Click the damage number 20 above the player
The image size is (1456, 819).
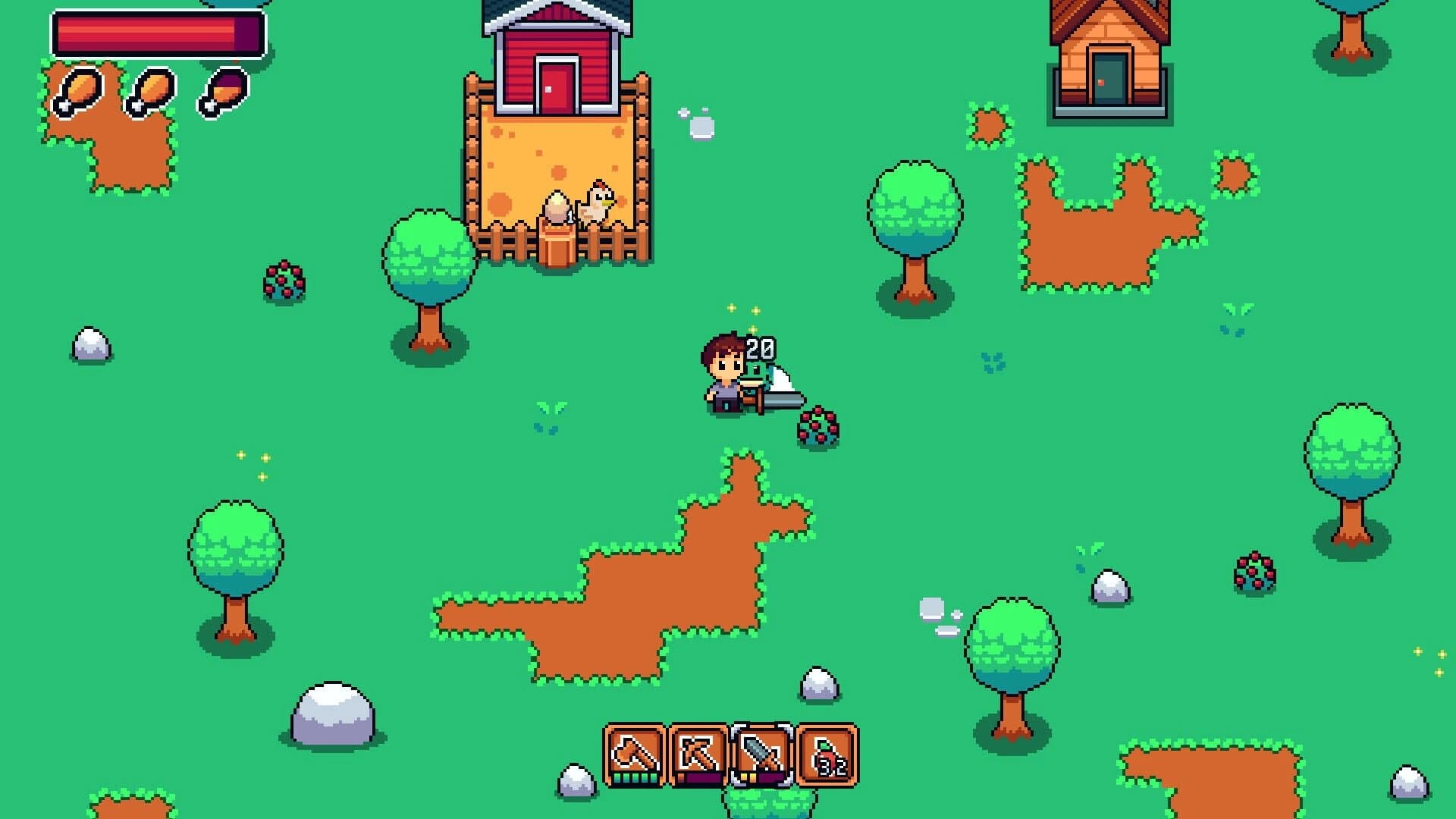click(759, 350)
